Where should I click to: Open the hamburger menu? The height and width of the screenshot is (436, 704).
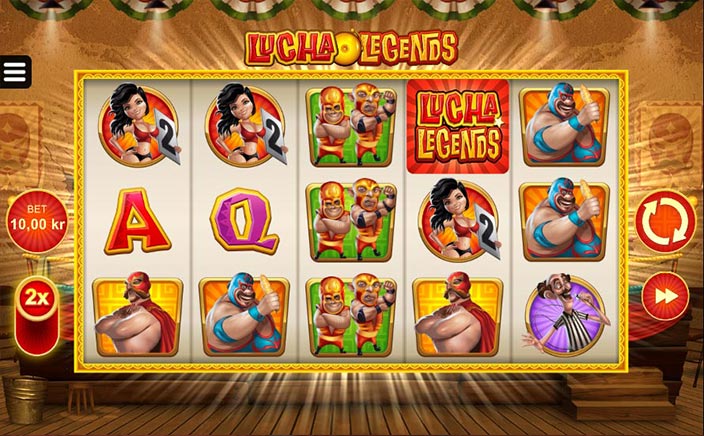point(15,72)
